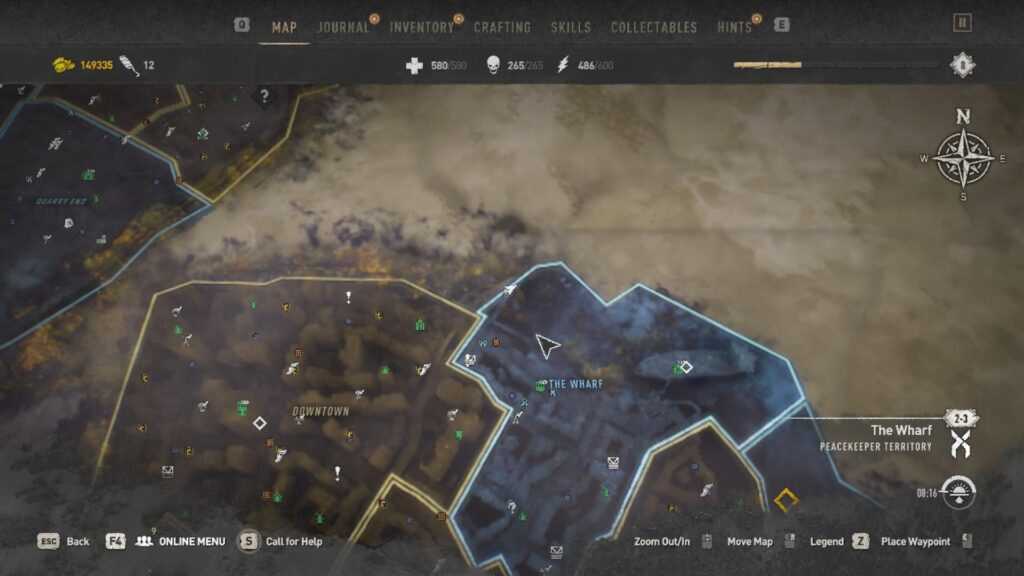The image size is (1024, 576).
Task: Click the compass rose
Action: pyautogui.click(x=963, y=158)
